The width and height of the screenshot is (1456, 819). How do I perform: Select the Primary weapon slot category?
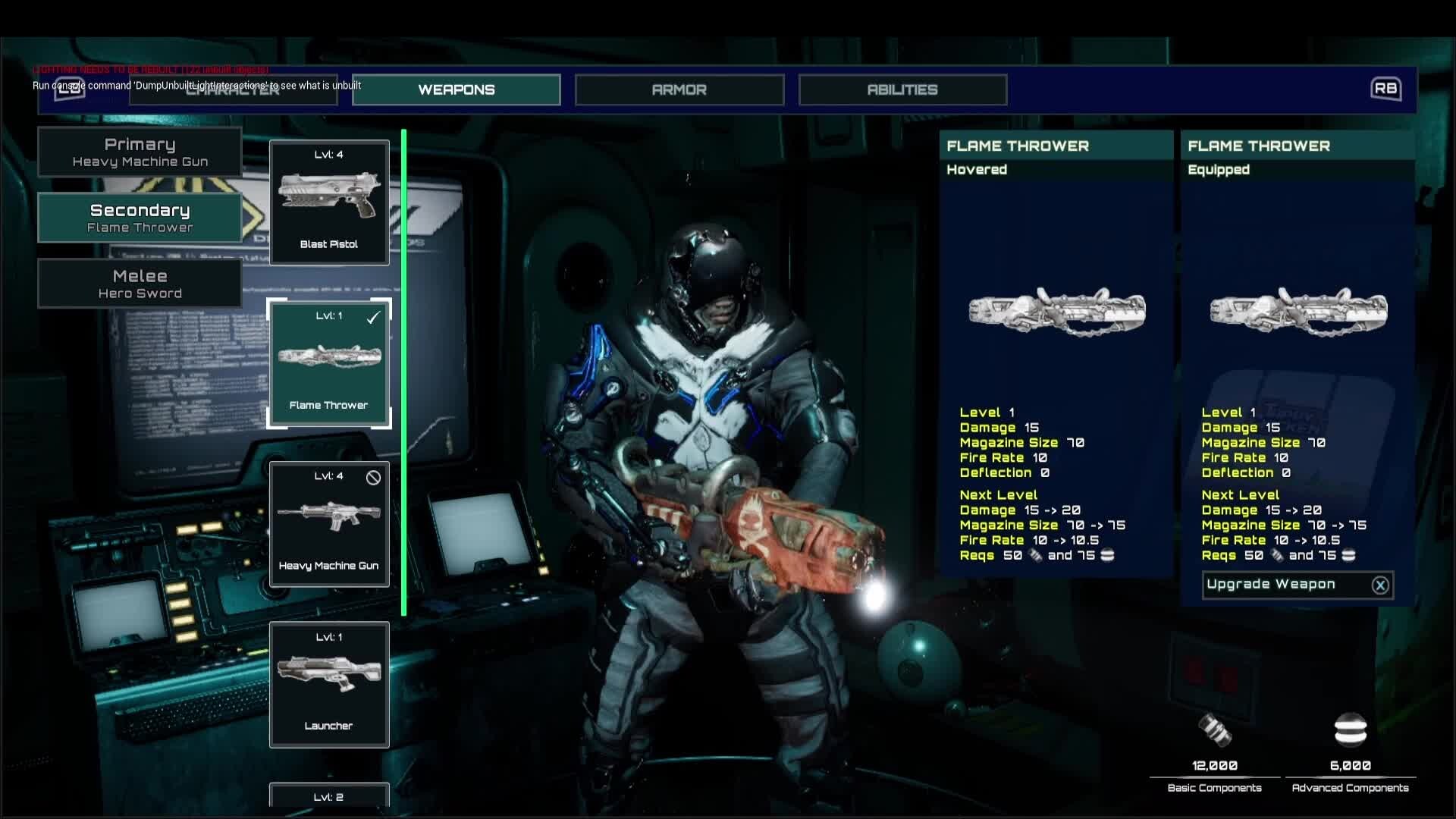point(140,152)
